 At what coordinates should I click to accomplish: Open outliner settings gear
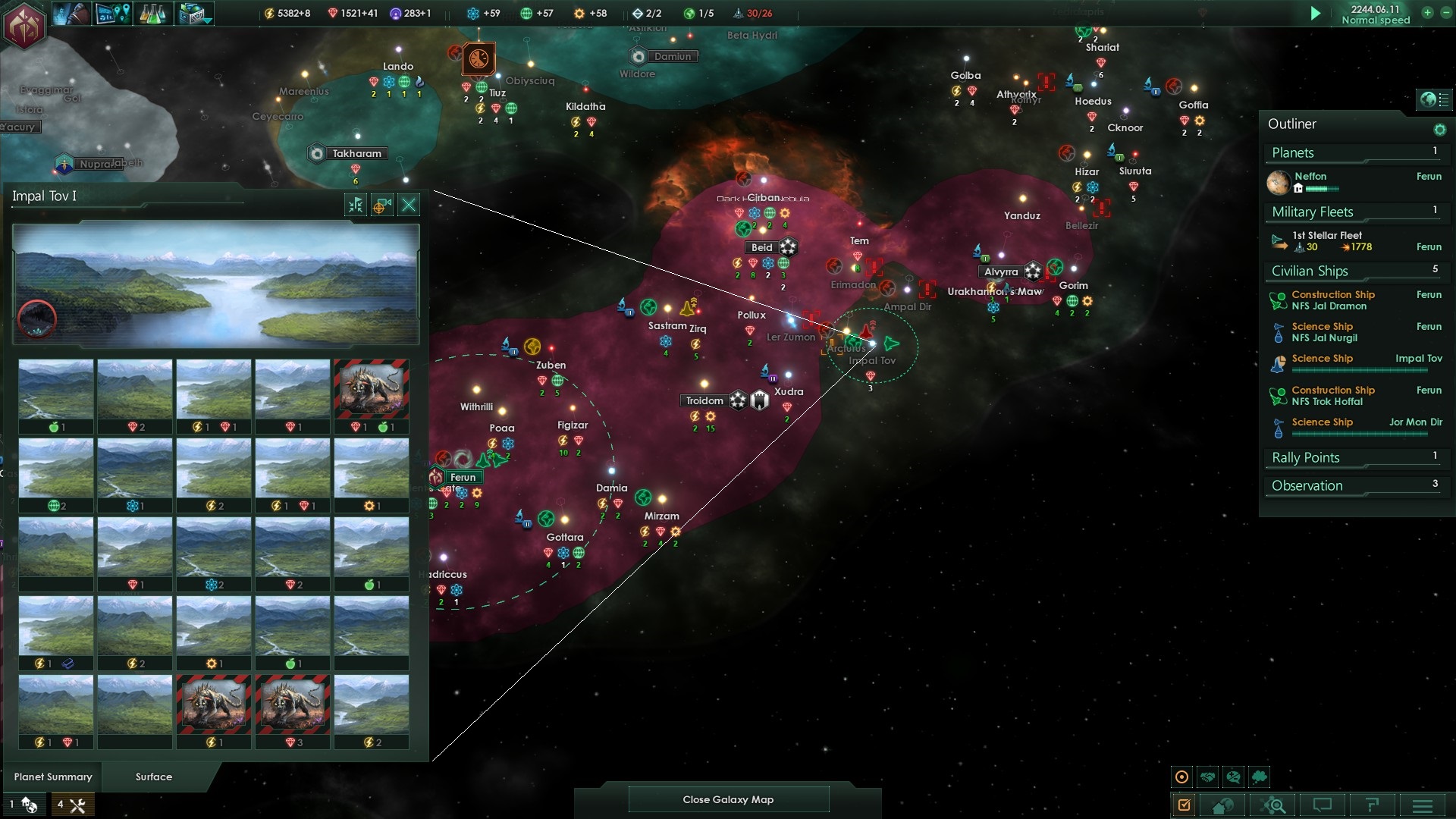pos(1439,130)
